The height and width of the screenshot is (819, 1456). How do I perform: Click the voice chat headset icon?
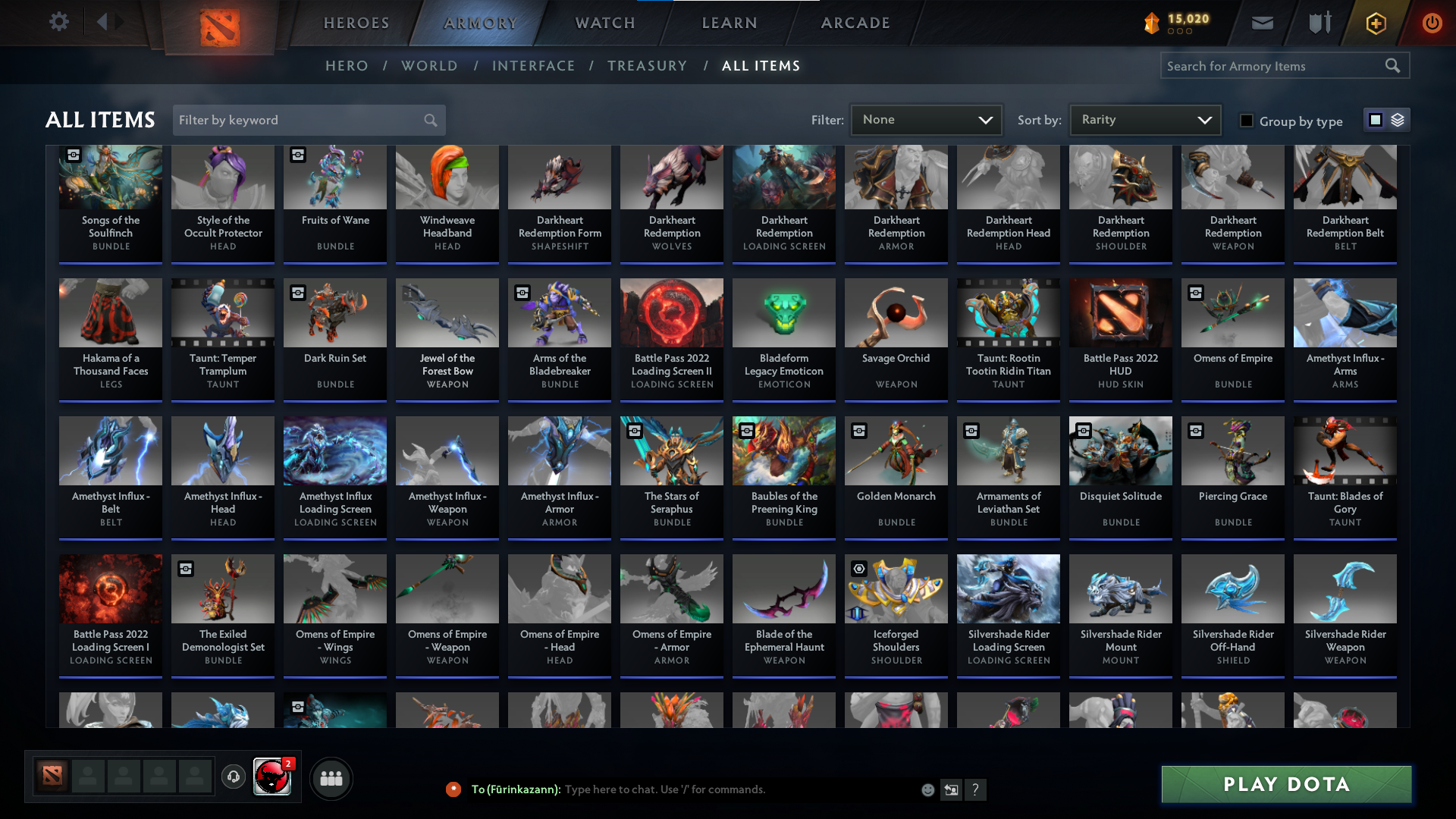[x=233, y=777]
